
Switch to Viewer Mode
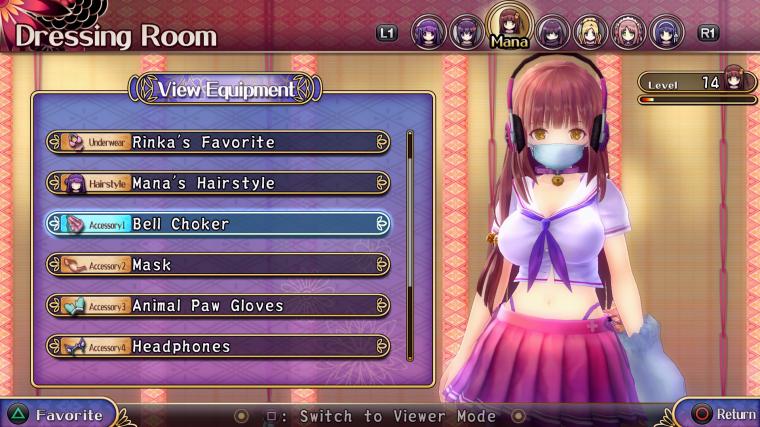coord(380,416)
